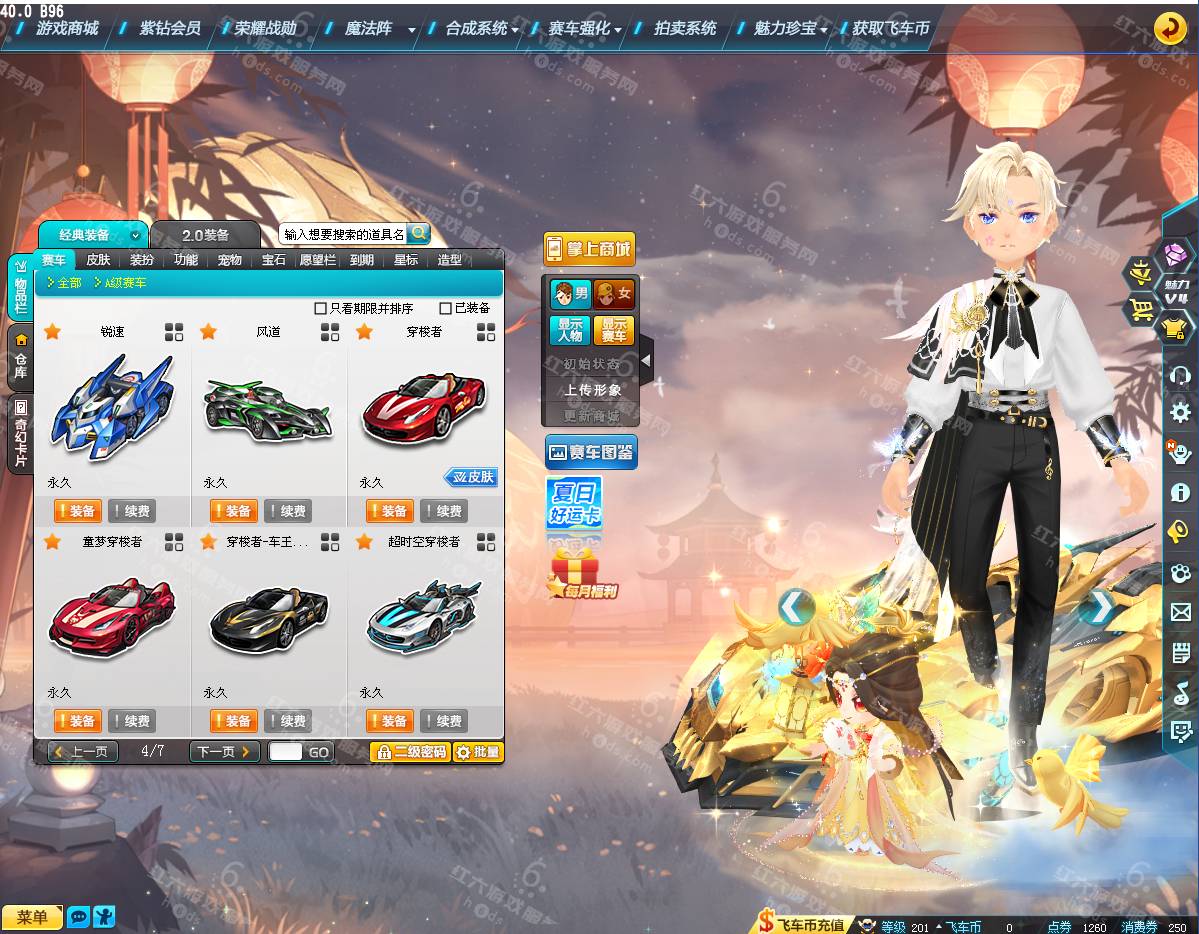Return to previous page with 上一页

pos(83,752)
